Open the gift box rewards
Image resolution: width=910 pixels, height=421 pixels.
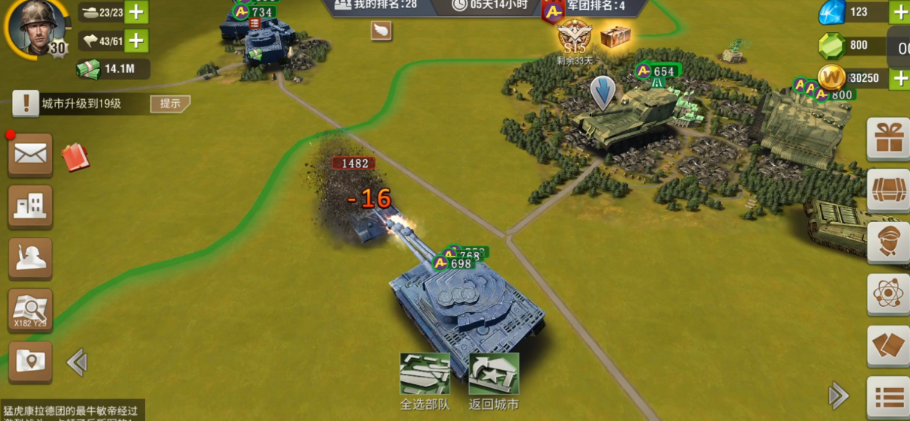(887, 139)
